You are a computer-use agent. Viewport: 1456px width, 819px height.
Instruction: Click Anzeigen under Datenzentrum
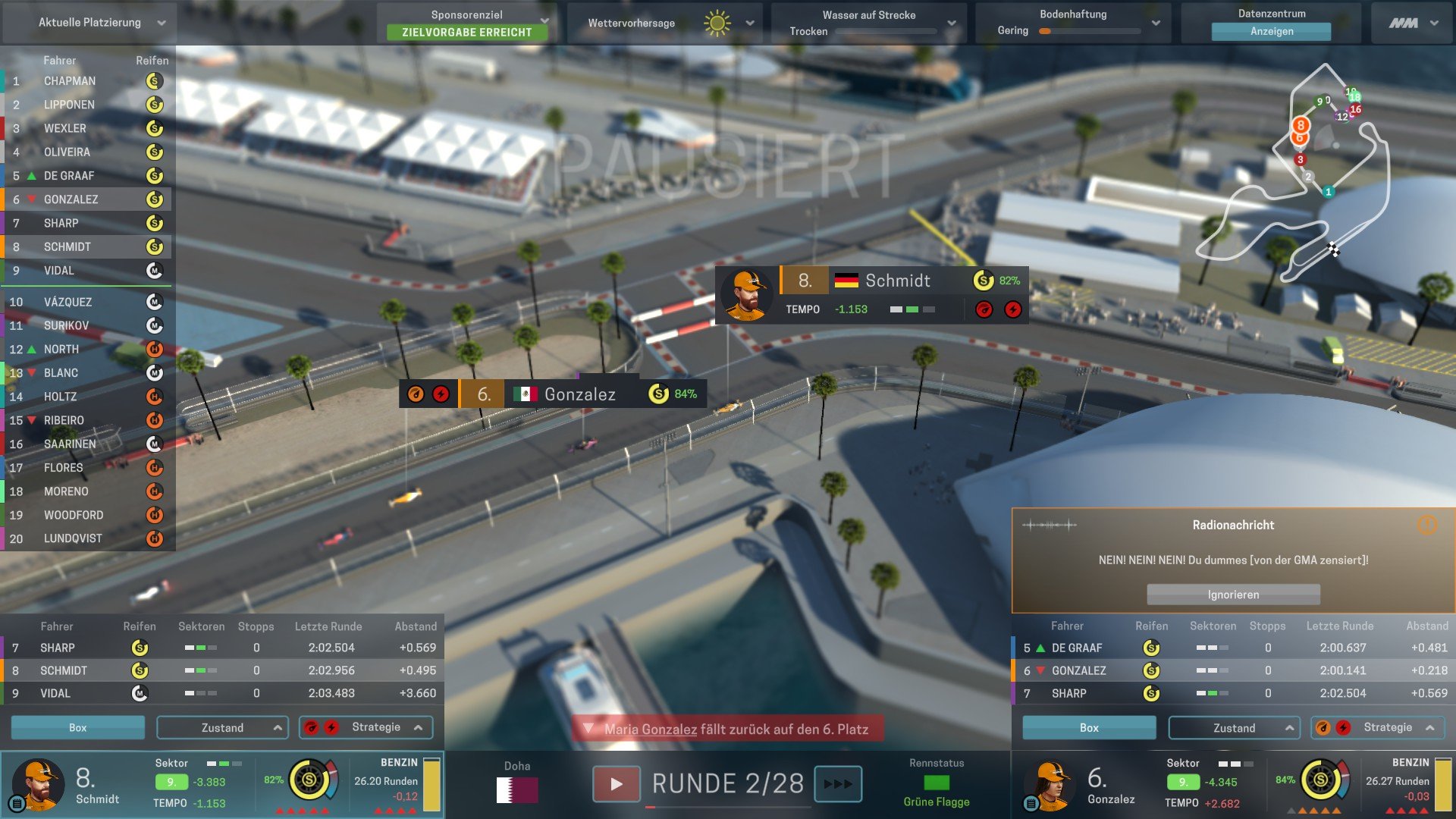pyautogui.click(x=1271, y=31)
